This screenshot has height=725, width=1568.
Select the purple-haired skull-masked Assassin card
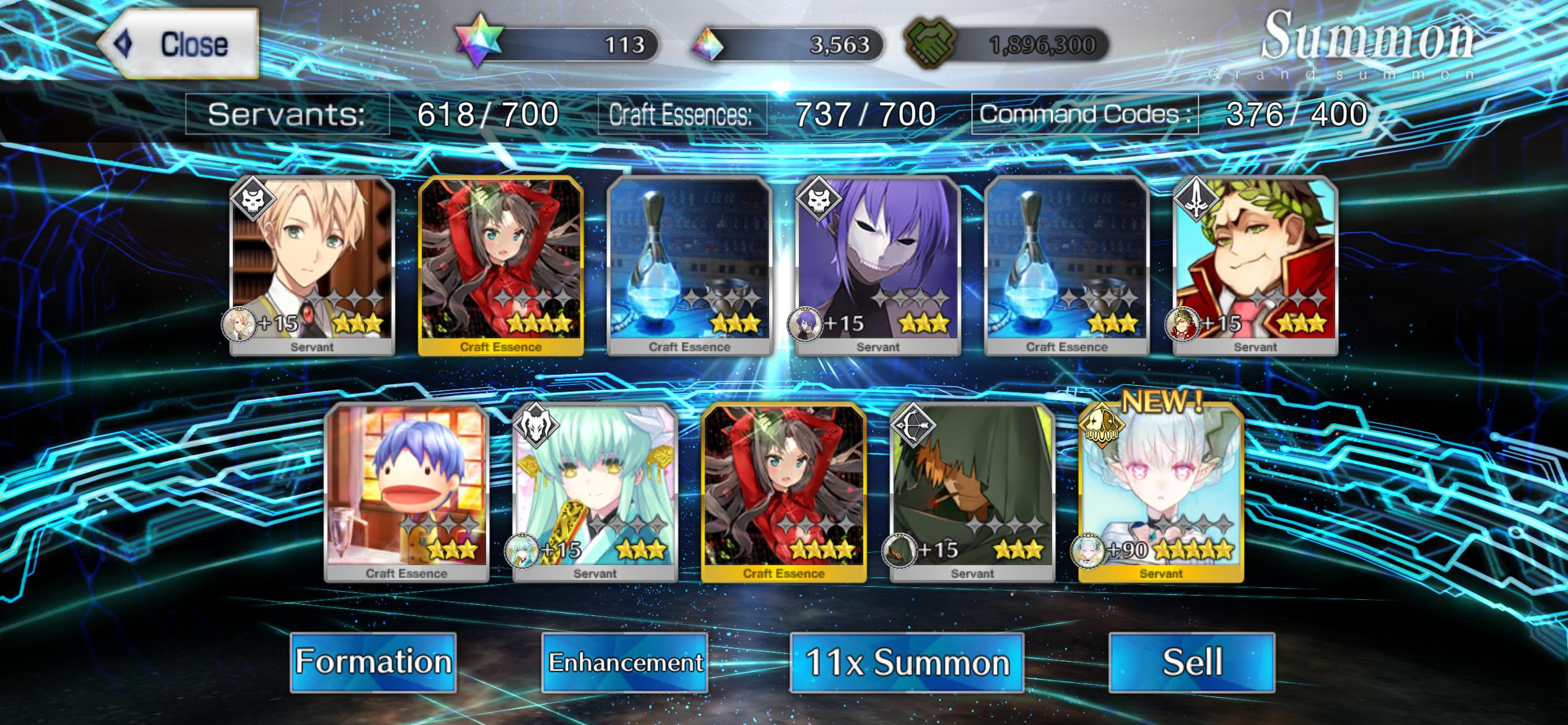point(878,266)
